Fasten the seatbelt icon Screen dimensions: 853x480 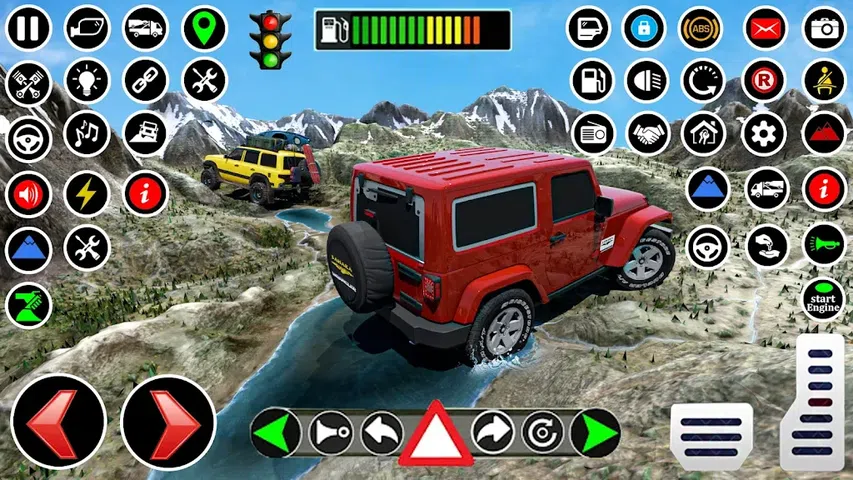point(825,81)
